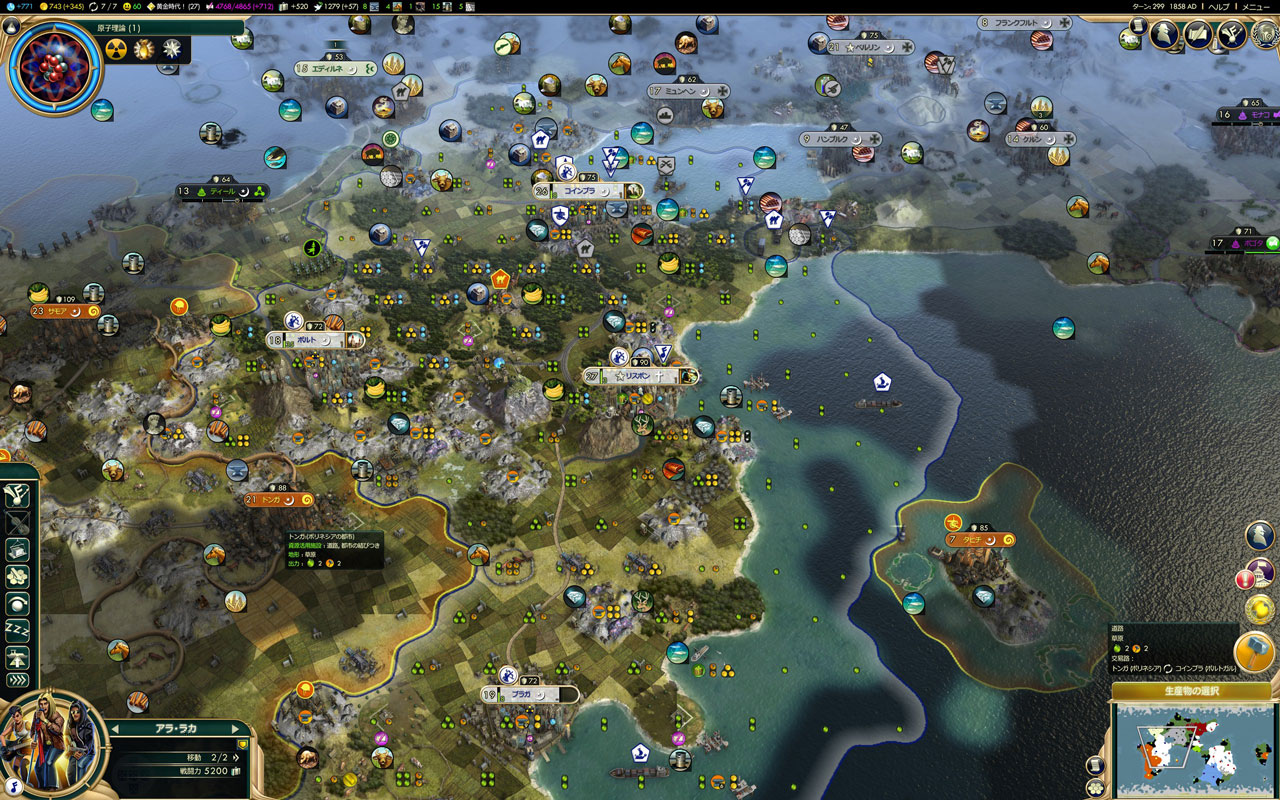Viewport: 1280px width, 800px height.
Task: Click the 生産物の選択 (Choose Production) button
Action: click(x=1191, y=691)
